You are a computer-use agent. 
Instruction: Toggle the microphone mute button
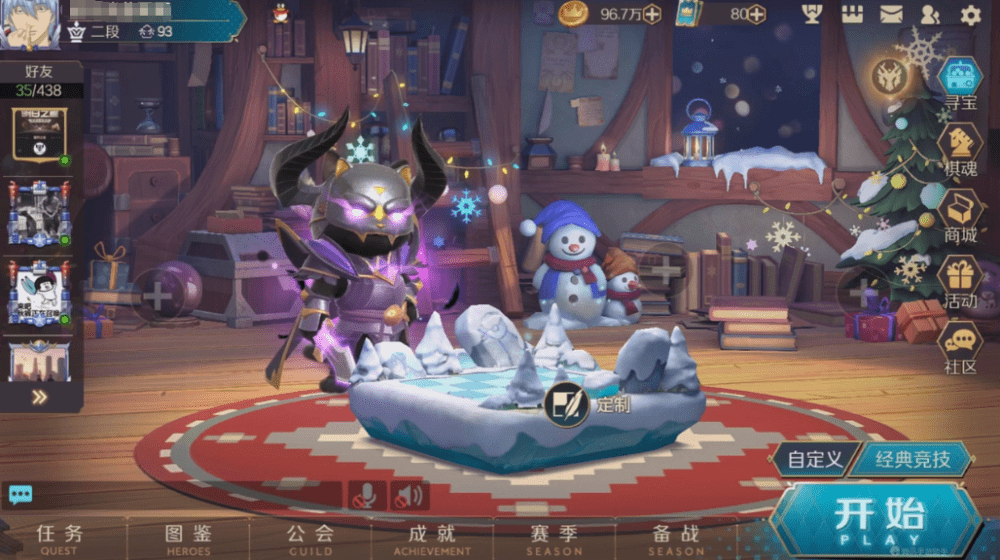367,494
